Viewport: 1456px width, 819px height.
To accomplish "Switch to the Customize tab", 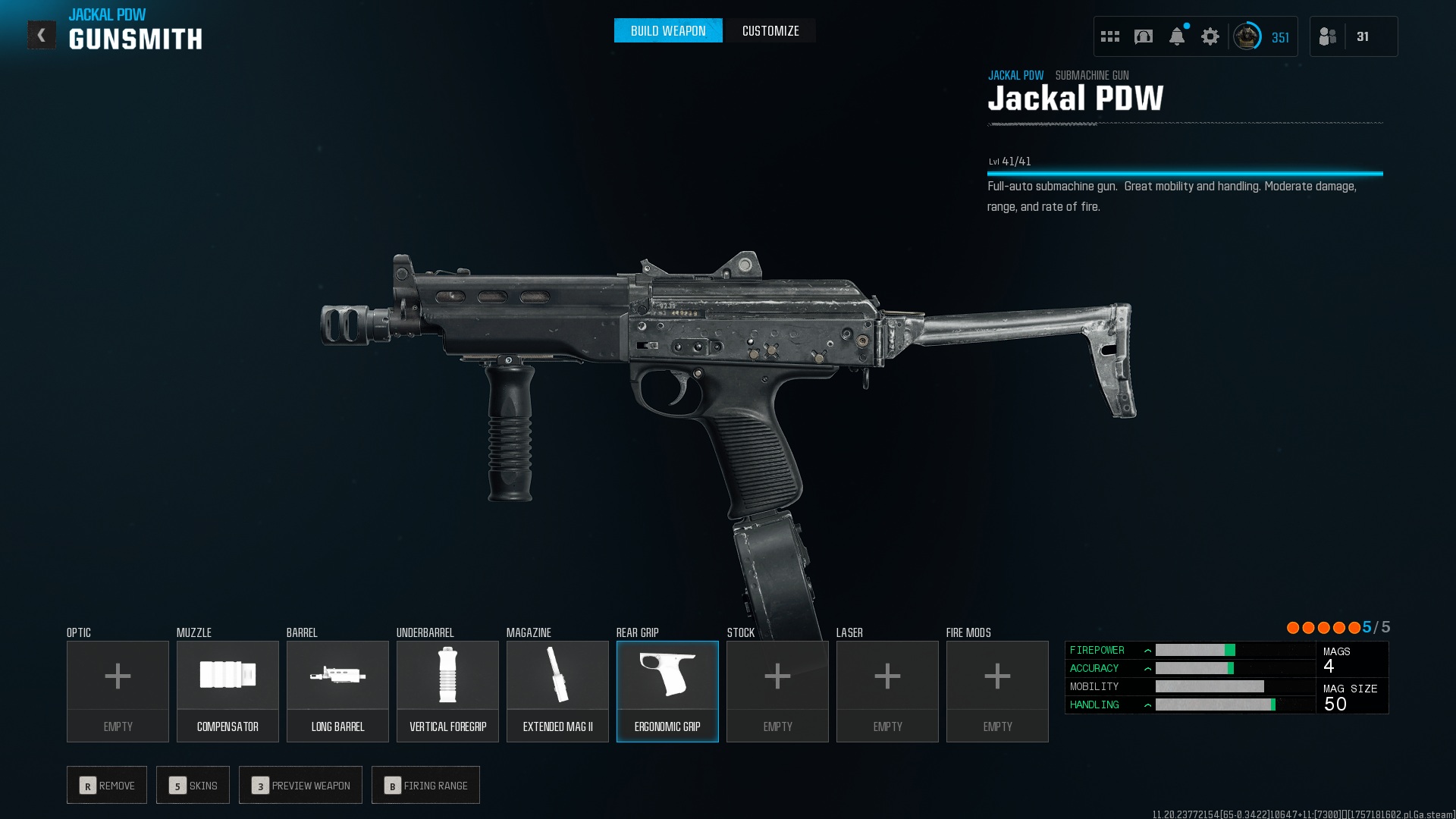I will tap(770, 31).
